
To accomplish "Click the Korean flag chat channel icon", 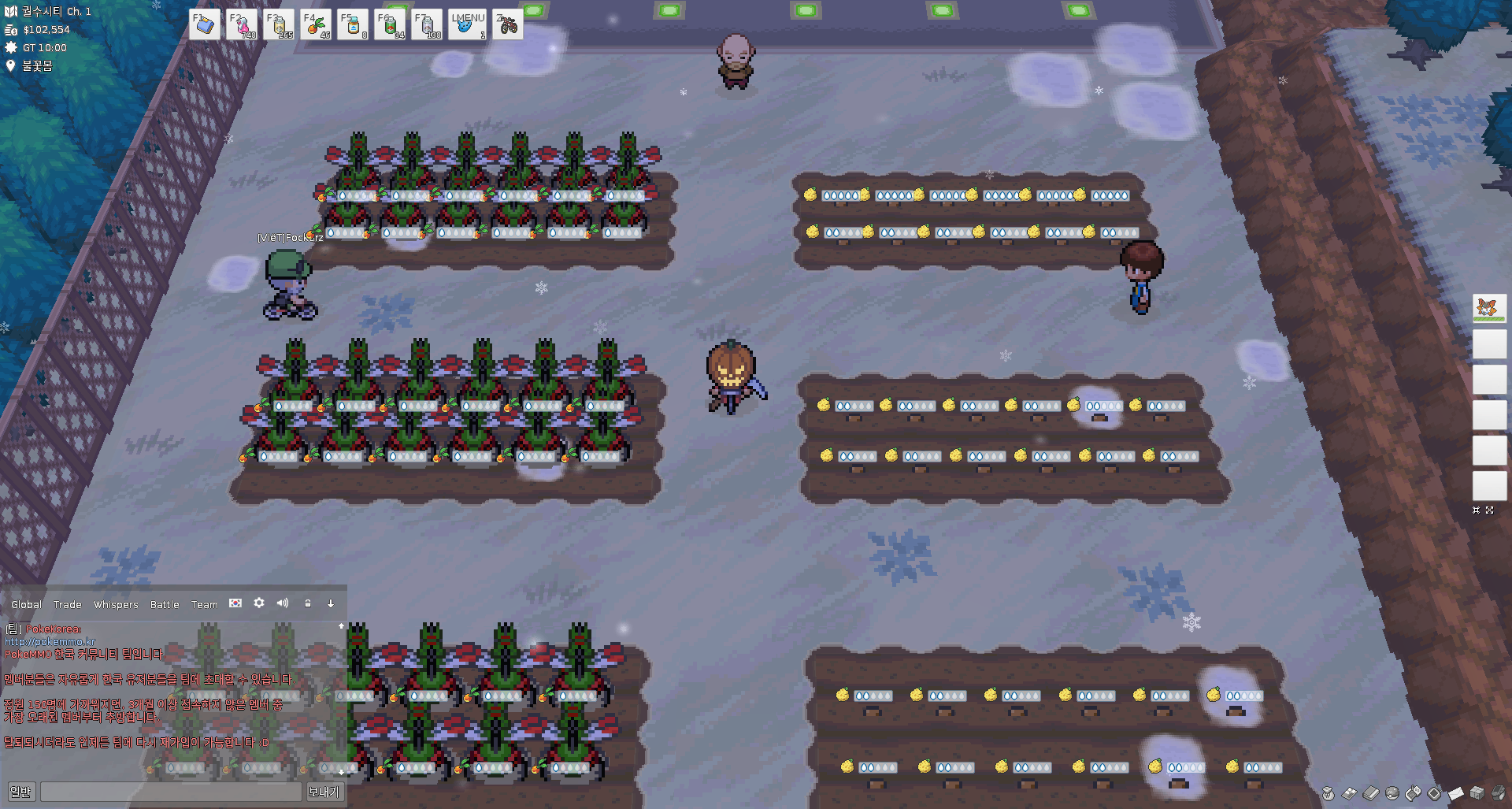I will click(235, 603).
